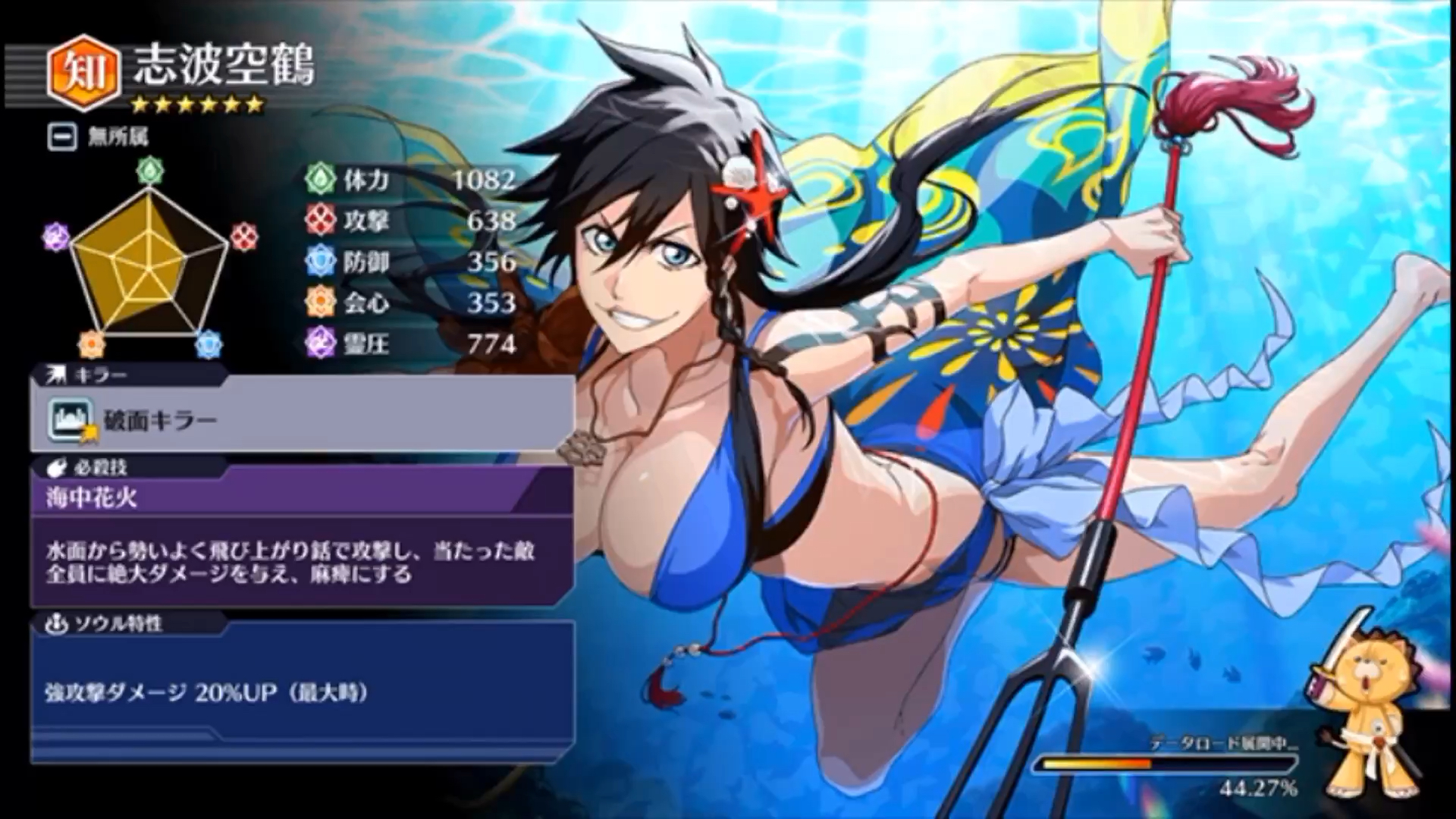
Task: Select the 破面キラー killer row
Action: click(302, 419)
